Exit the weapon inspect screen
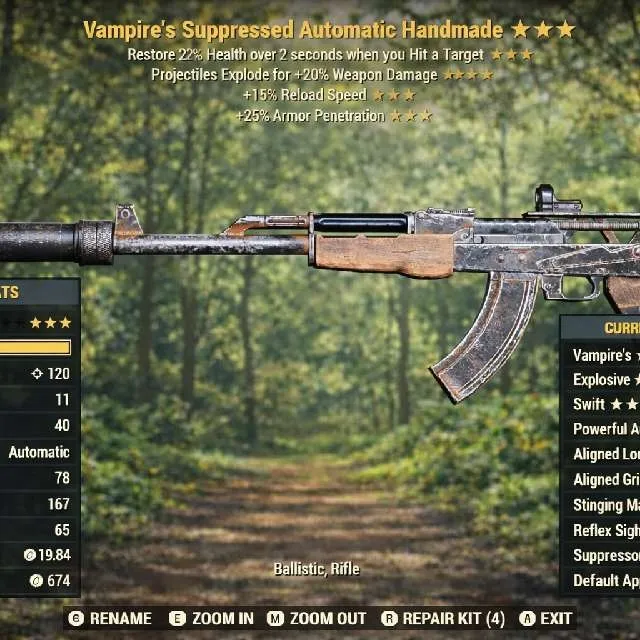 545,619
